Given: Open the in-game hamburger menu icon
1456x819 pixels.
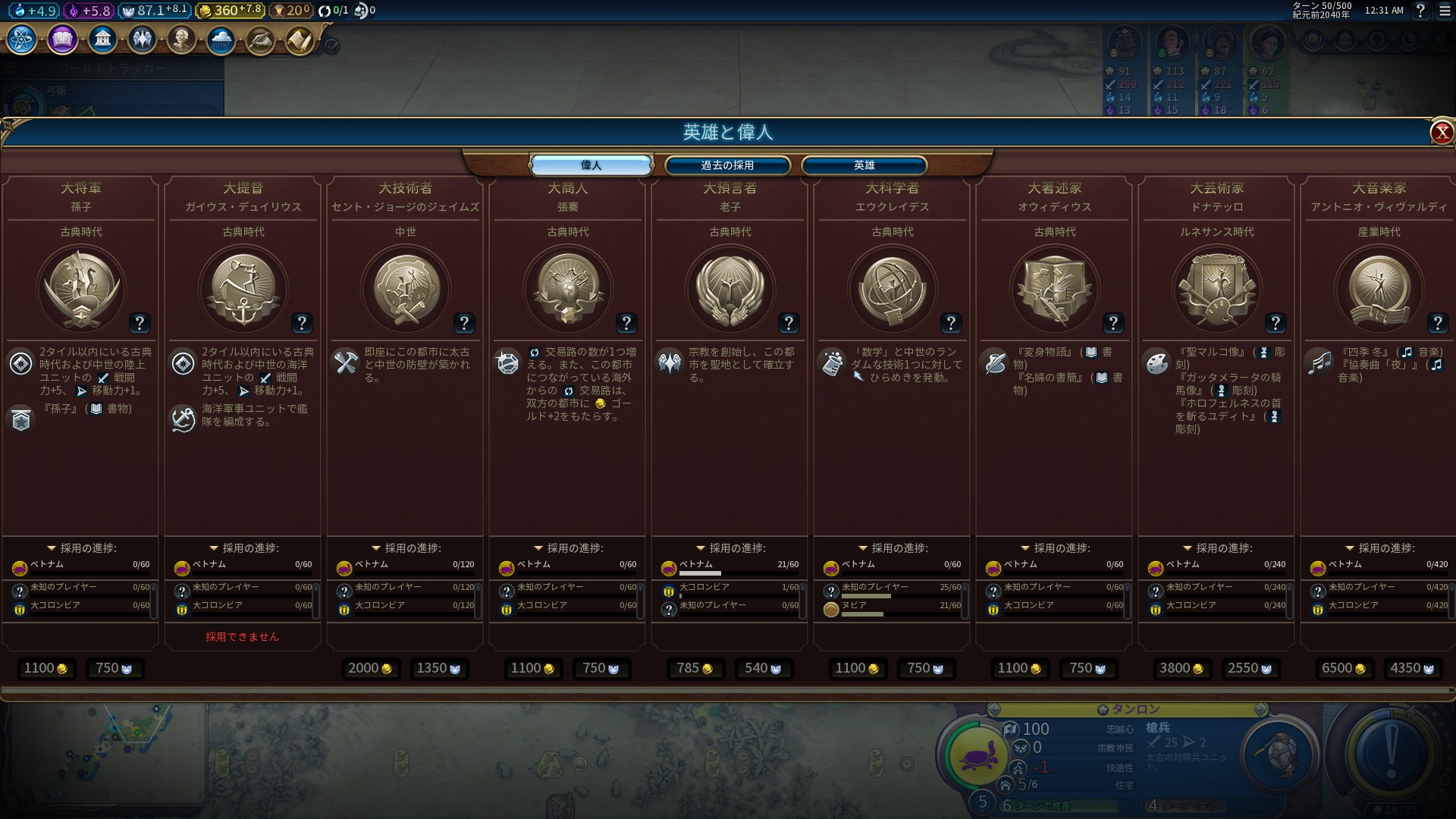Looking at the screenshot, I should (x=1444, y=11).
